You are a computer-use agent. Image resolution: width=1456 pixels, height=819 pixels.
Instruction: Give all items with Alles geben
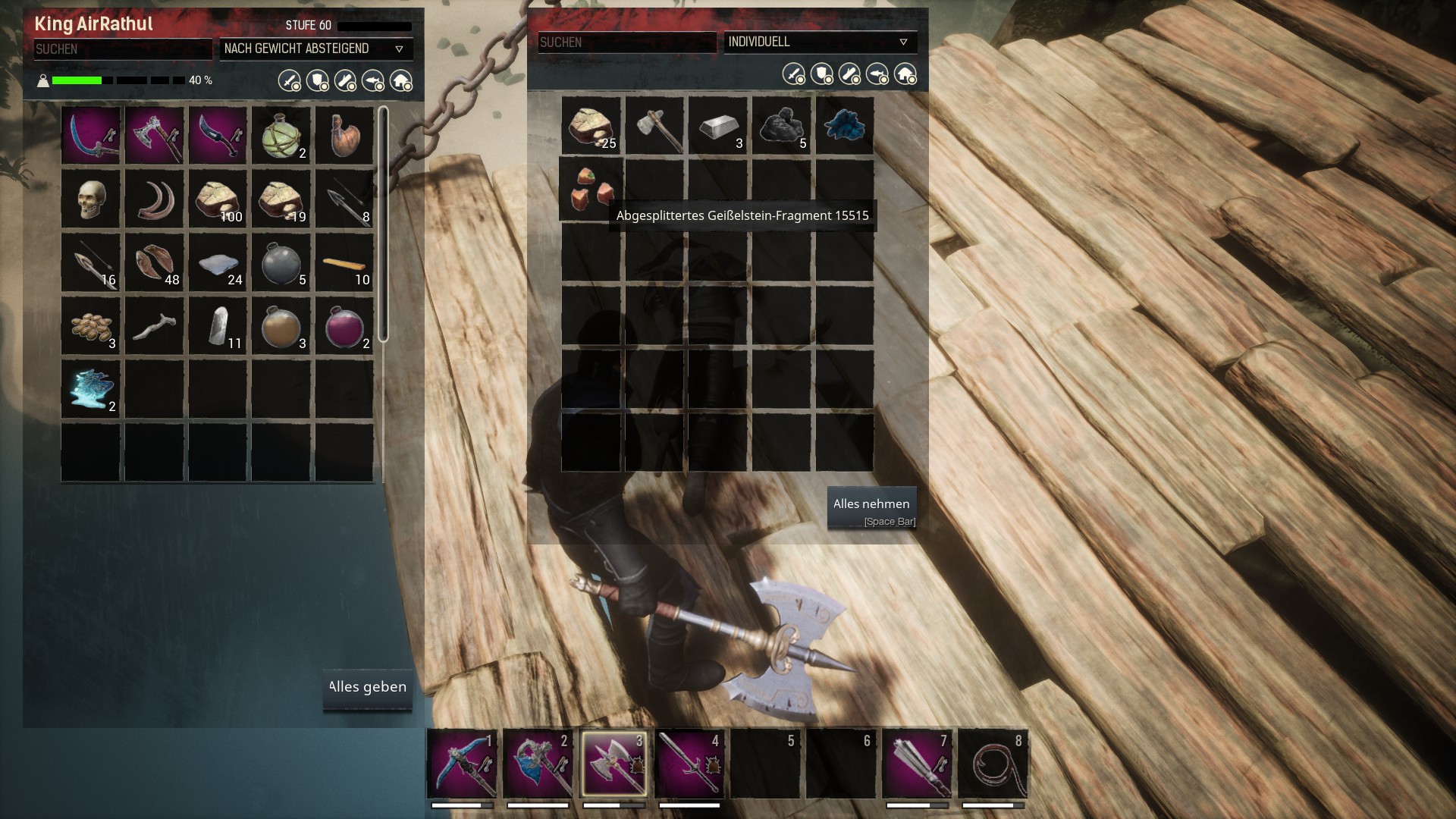pyautogui.click(x=368, y=689)
